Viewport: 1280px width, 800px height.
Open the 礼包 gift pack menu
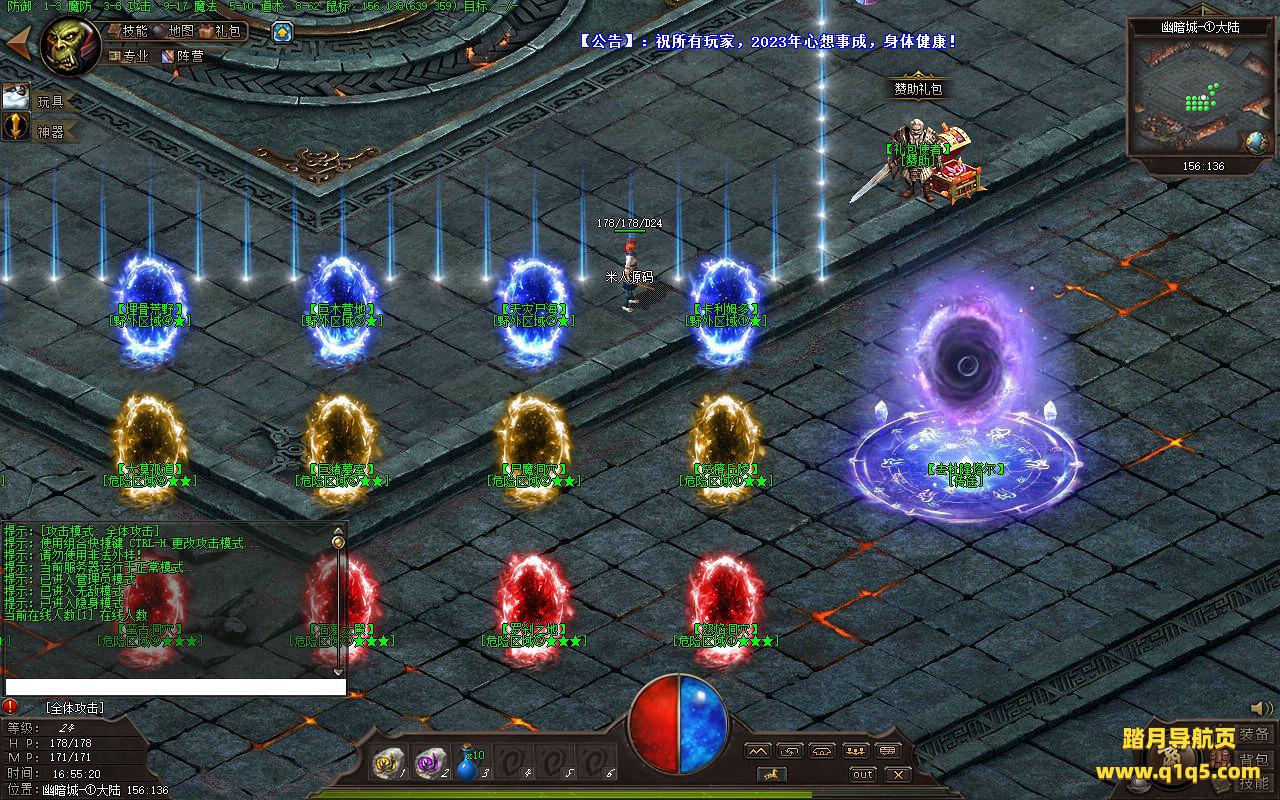(x=221, y=31)
